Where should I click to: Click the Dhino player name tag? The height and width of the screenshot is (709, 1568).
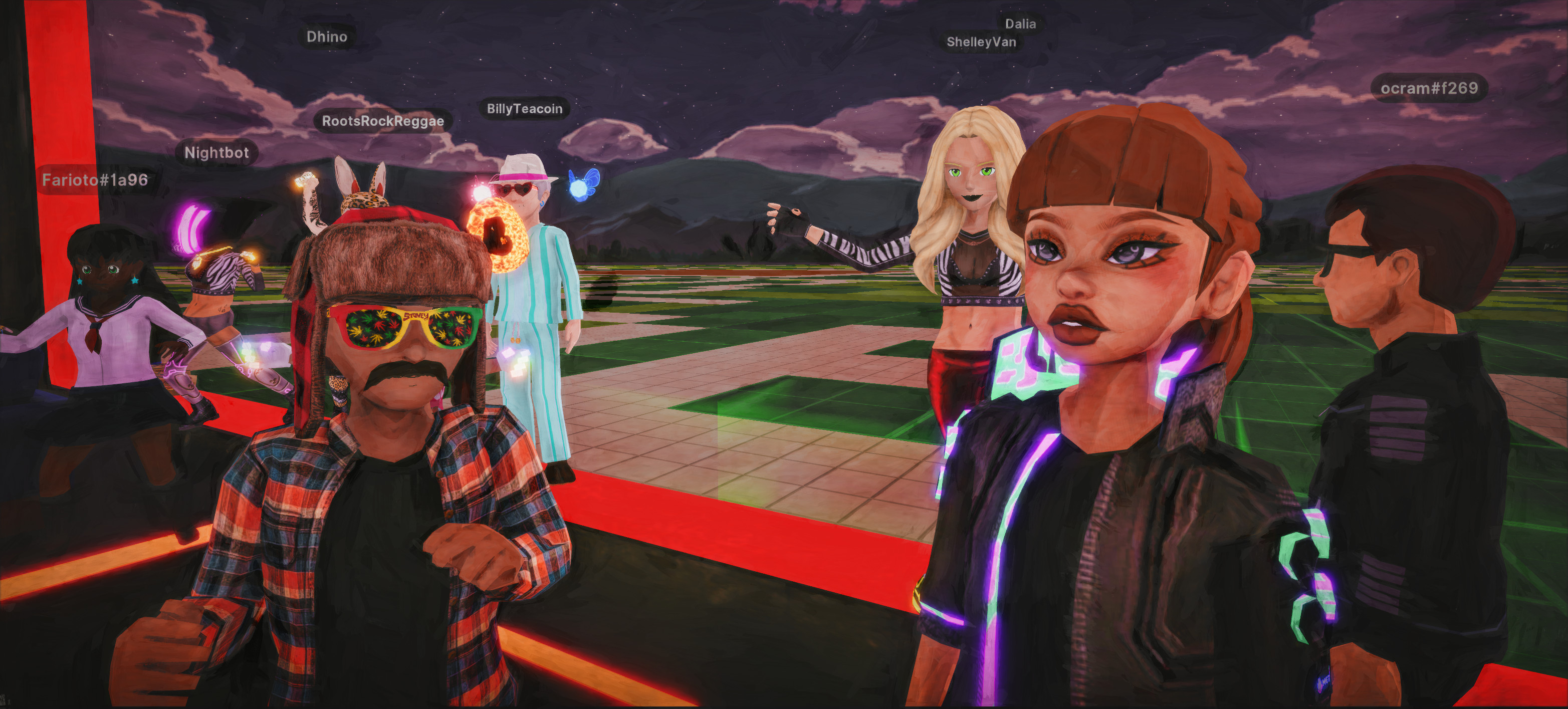(x=327, y=37)
